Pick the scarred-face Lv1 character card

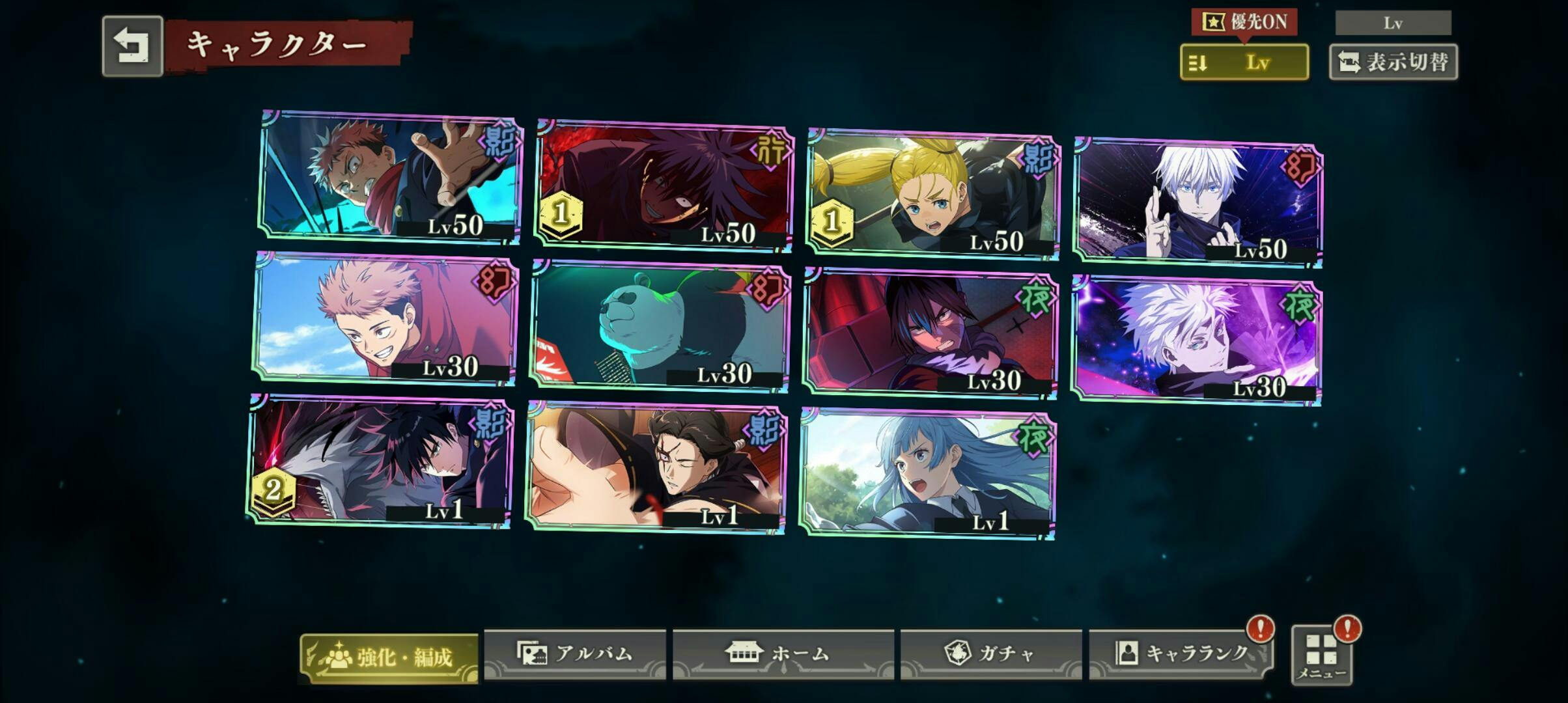(x=656, y=467)
